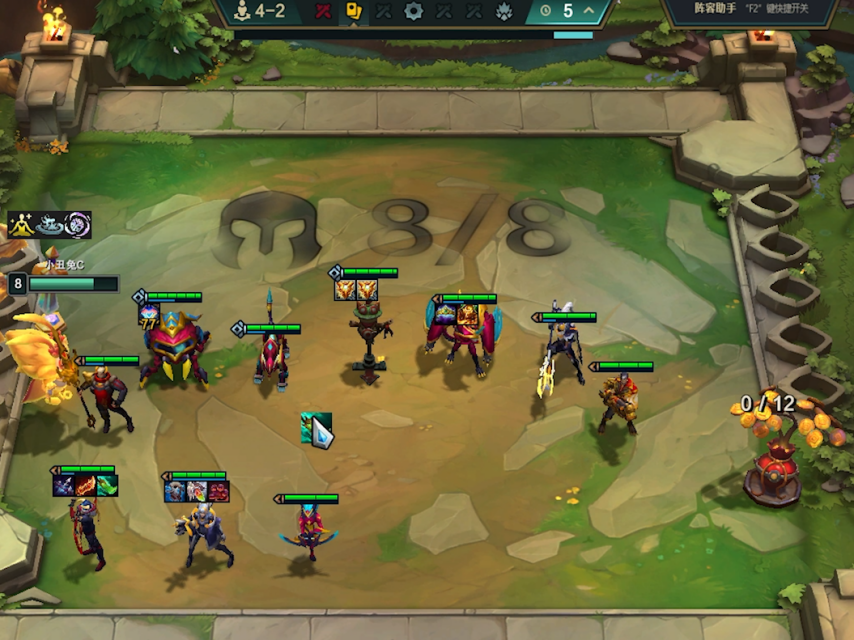Check the monster round icon before the timer
This screenshot has height=640, width=854.
point(504,11)
